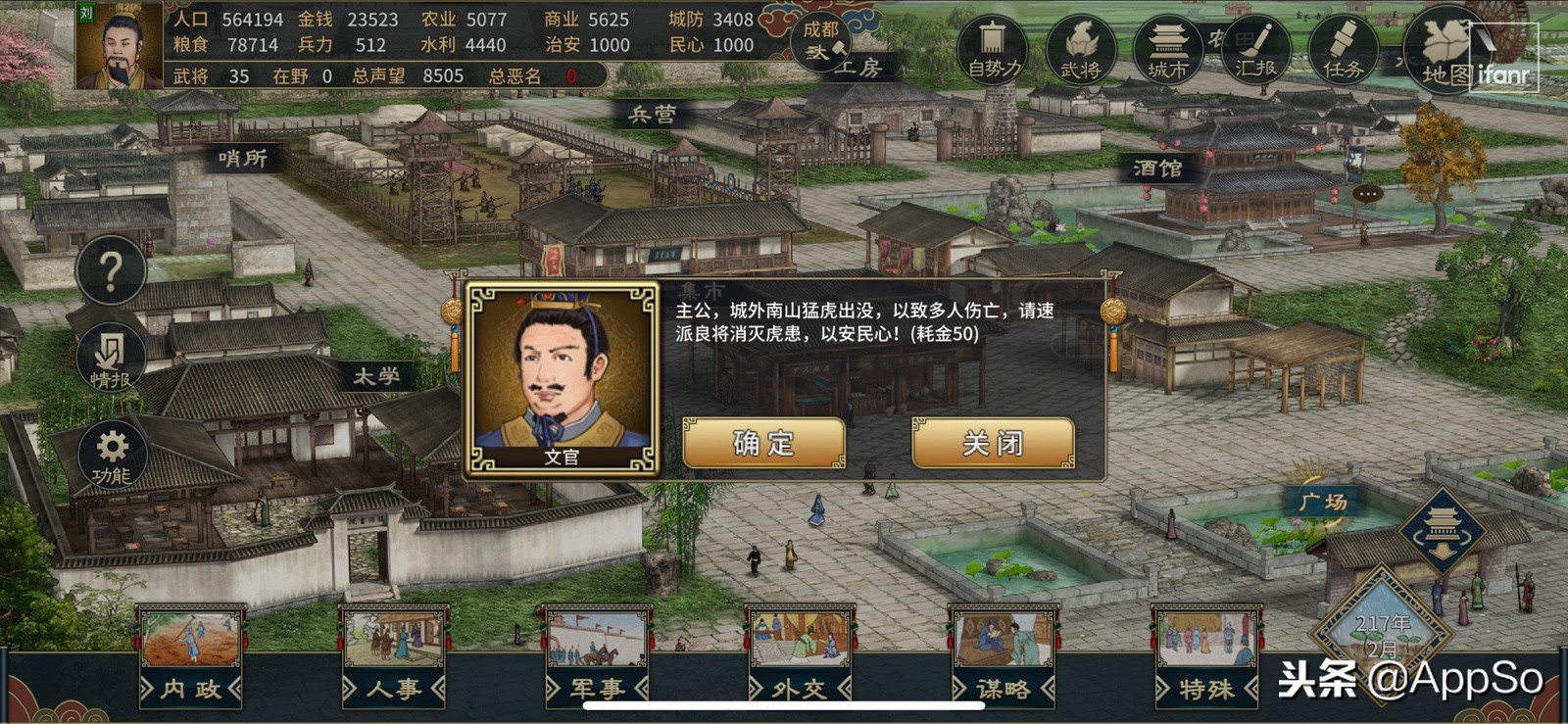Screen dimensions: 1568x724
Task: Open the 军事 military menu
Action: [x=598, y=688]
